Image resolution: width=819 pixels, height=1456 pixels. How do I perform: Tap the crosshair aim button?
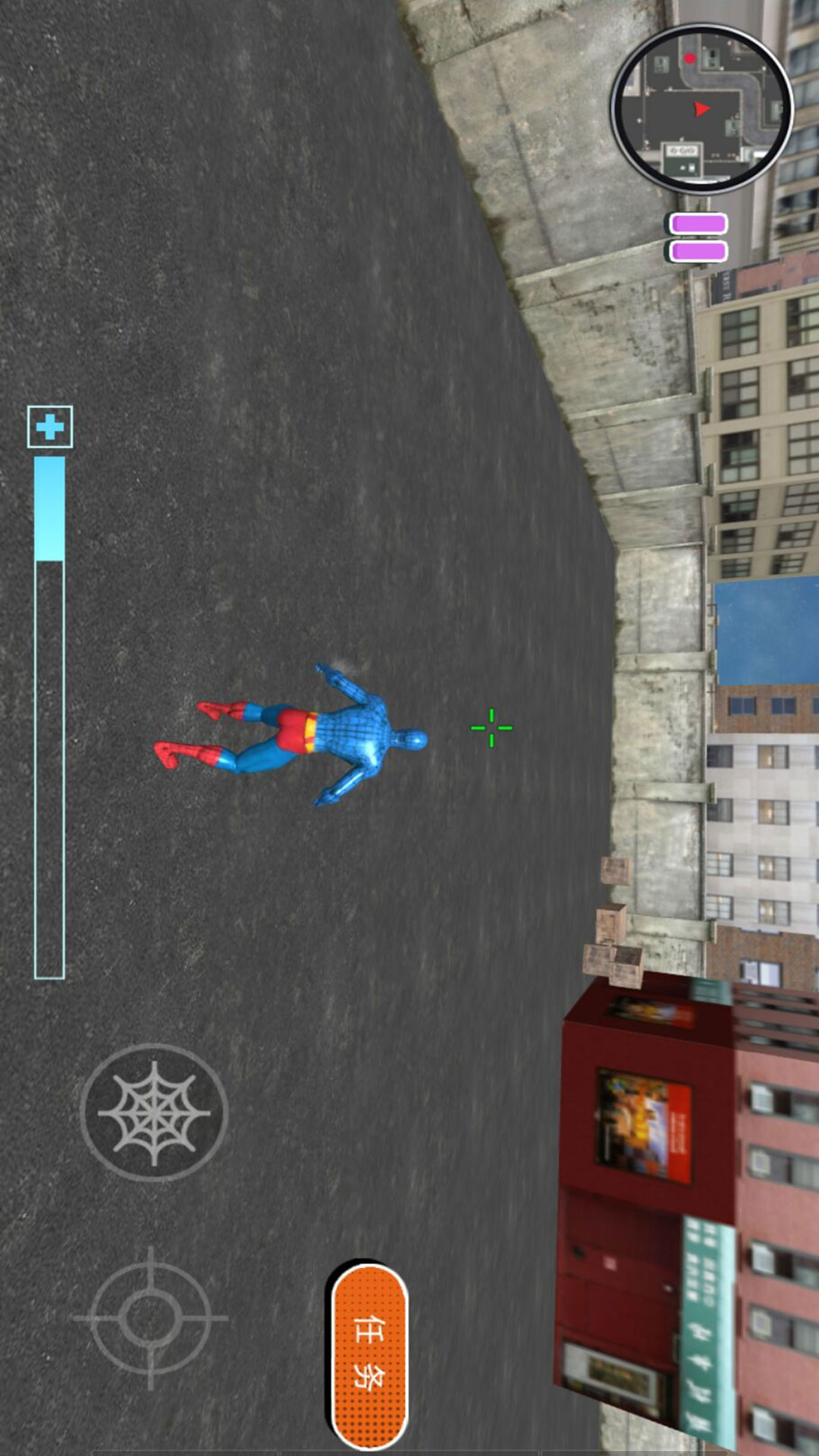point(150,1319)
